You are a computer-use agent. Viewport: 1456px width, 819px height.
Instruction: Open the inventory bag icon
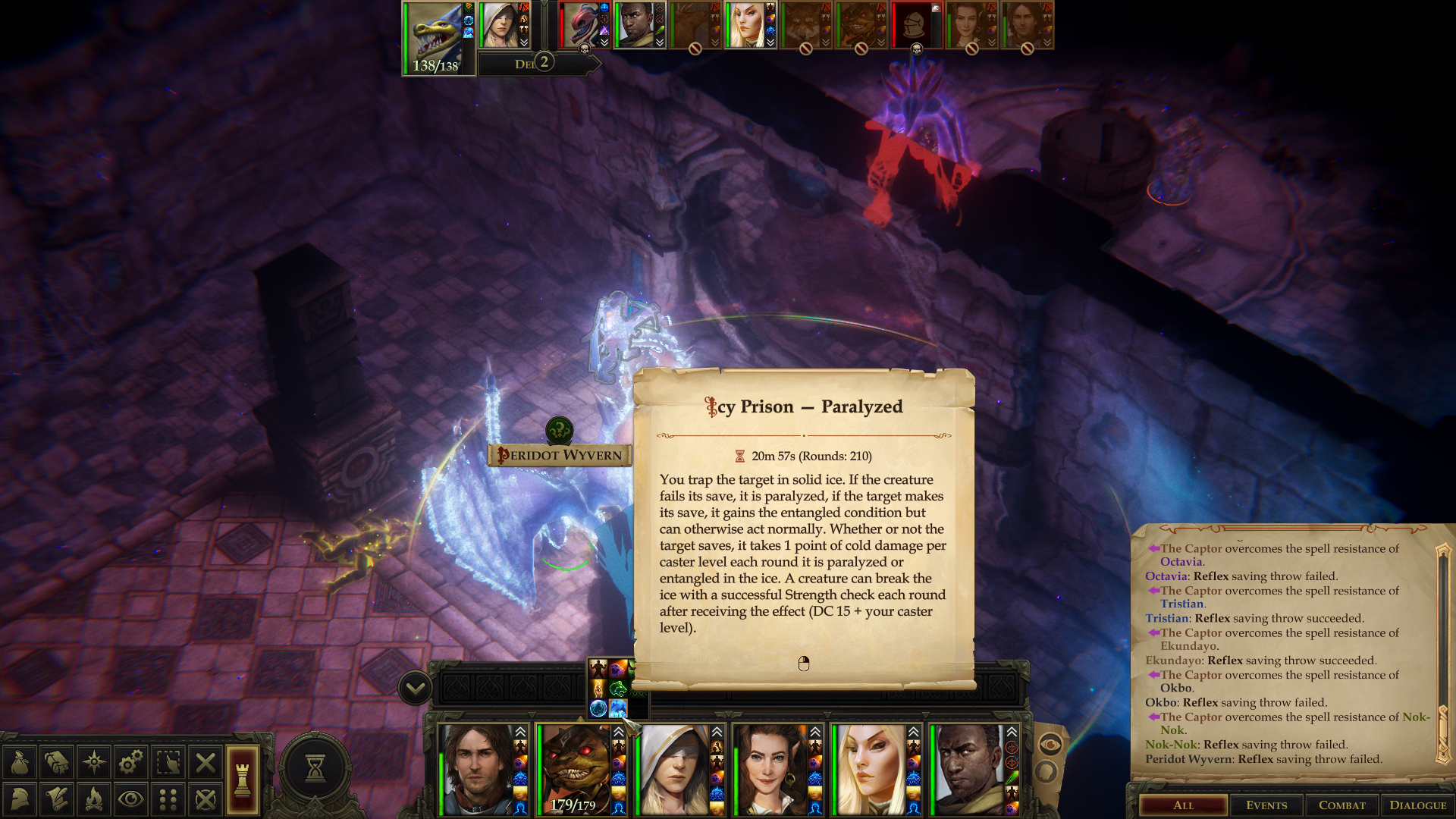point(20,762)
